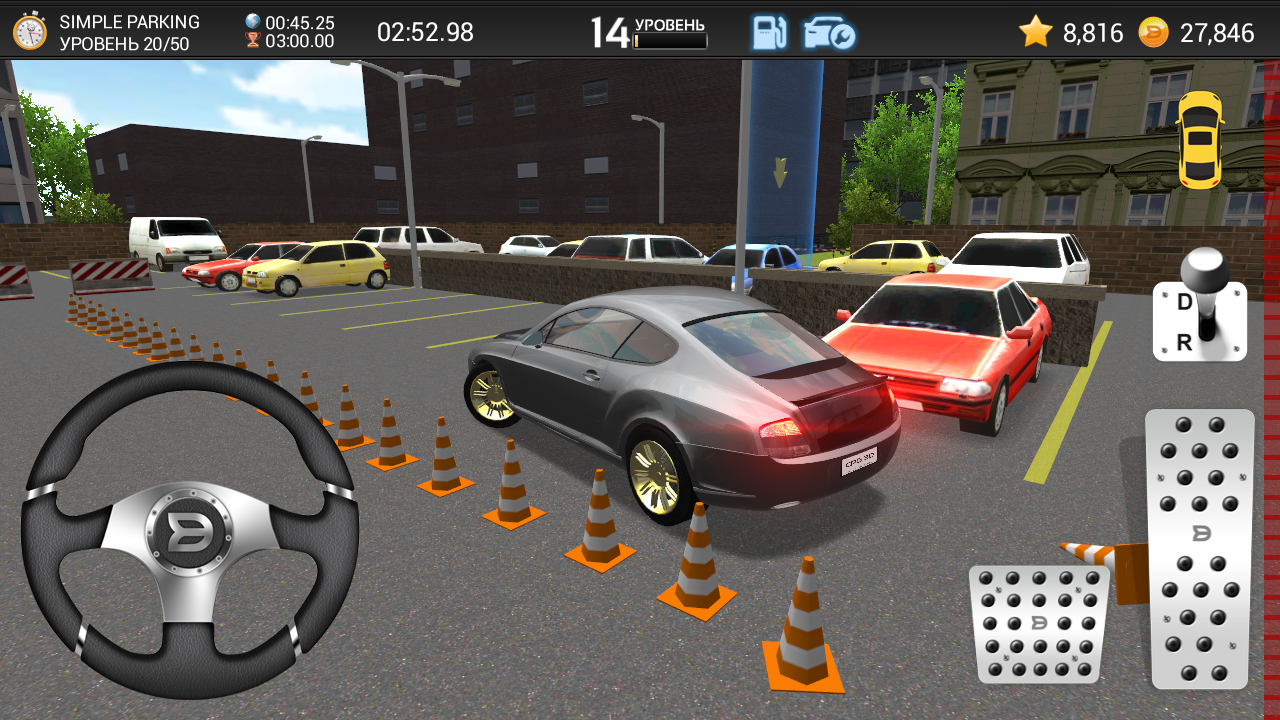
Task: Hit the wide brake pedal
Action: tap(1037, 624)
